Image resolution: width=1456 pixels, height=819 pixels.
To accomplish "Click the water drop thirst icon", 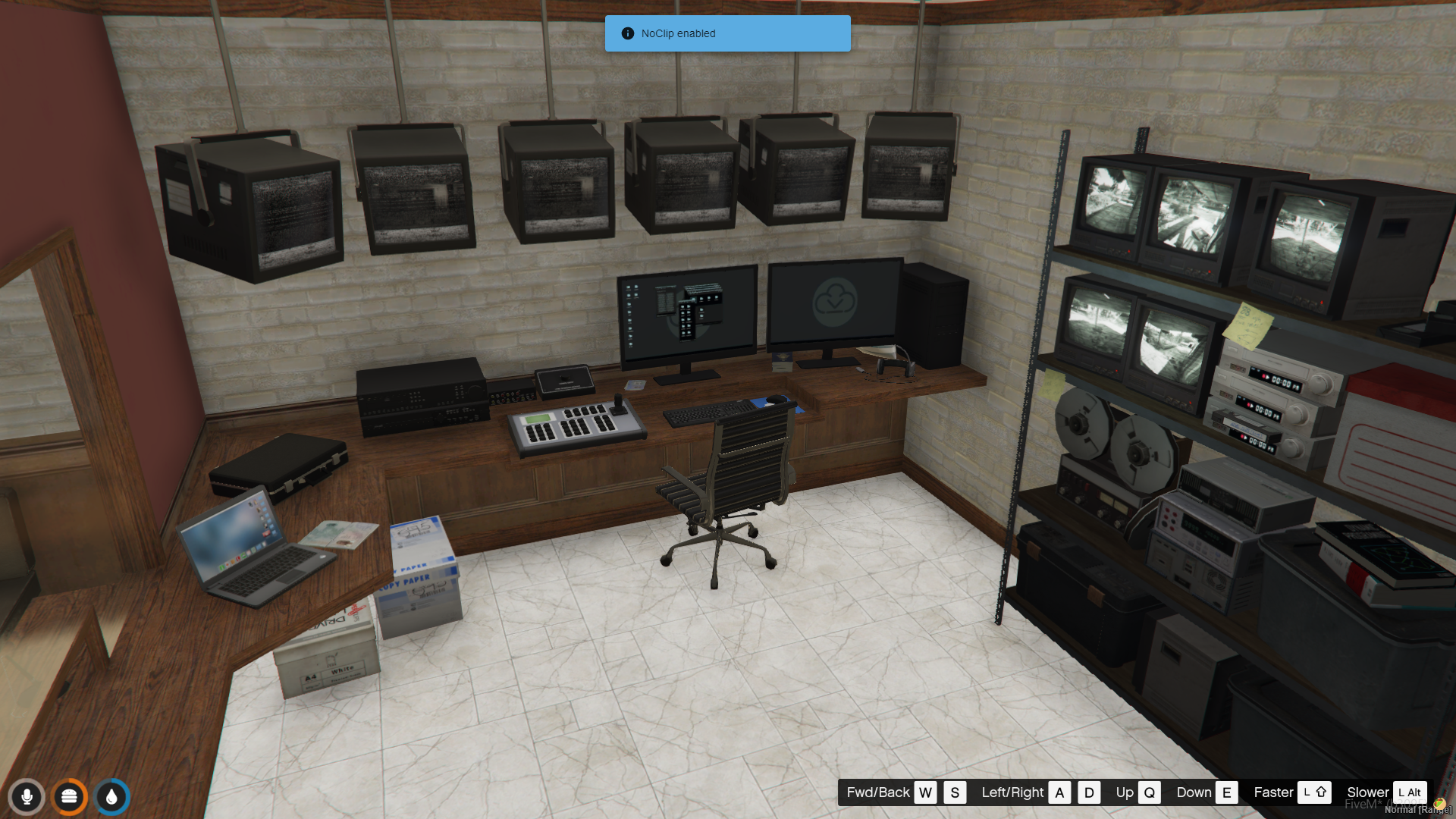I will tap(112, 797).
